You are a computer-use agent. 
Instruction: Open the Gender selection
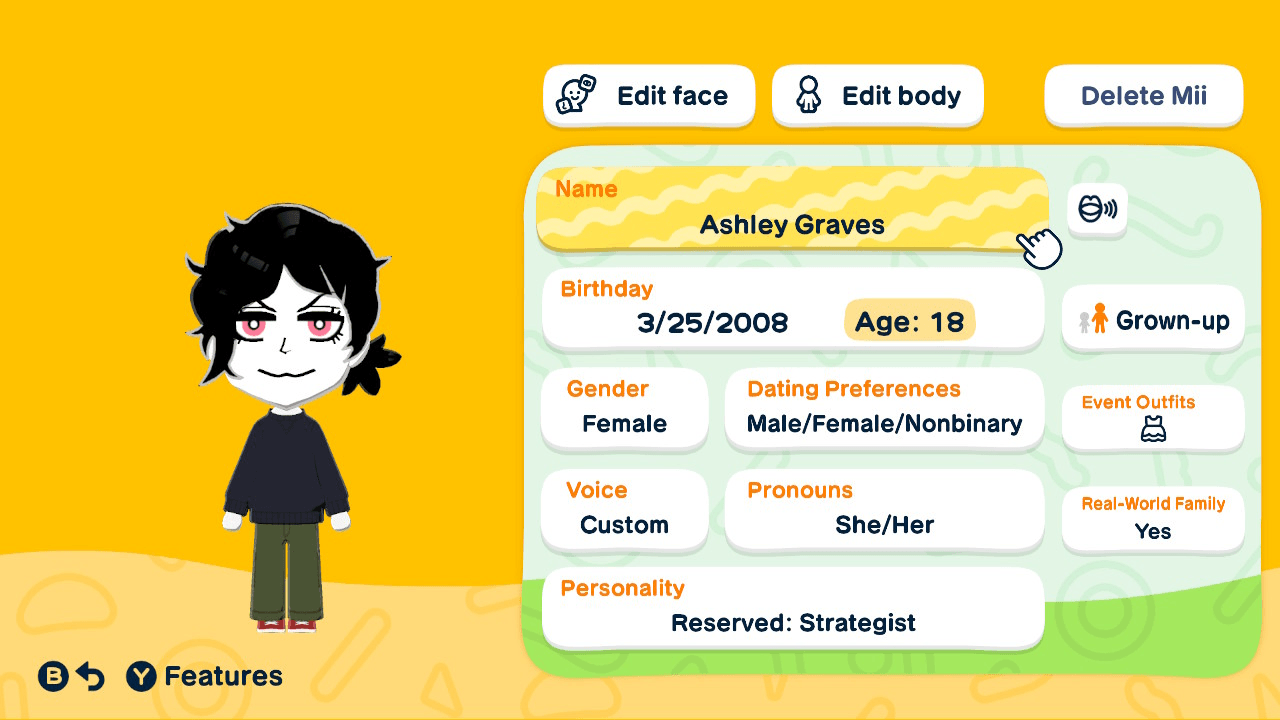tap(624, 408)
